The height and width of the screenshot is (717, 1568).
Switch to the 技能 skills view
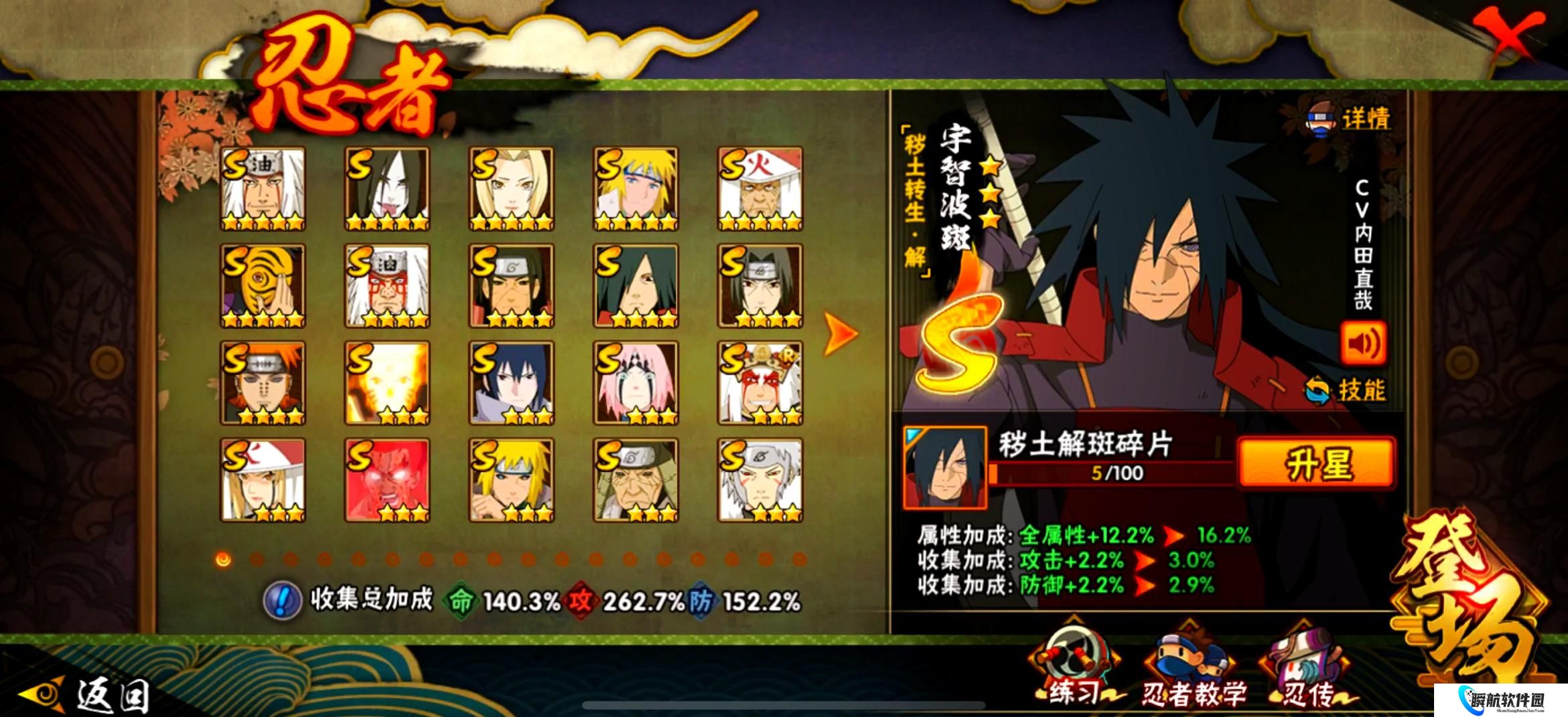[1346, 390]
